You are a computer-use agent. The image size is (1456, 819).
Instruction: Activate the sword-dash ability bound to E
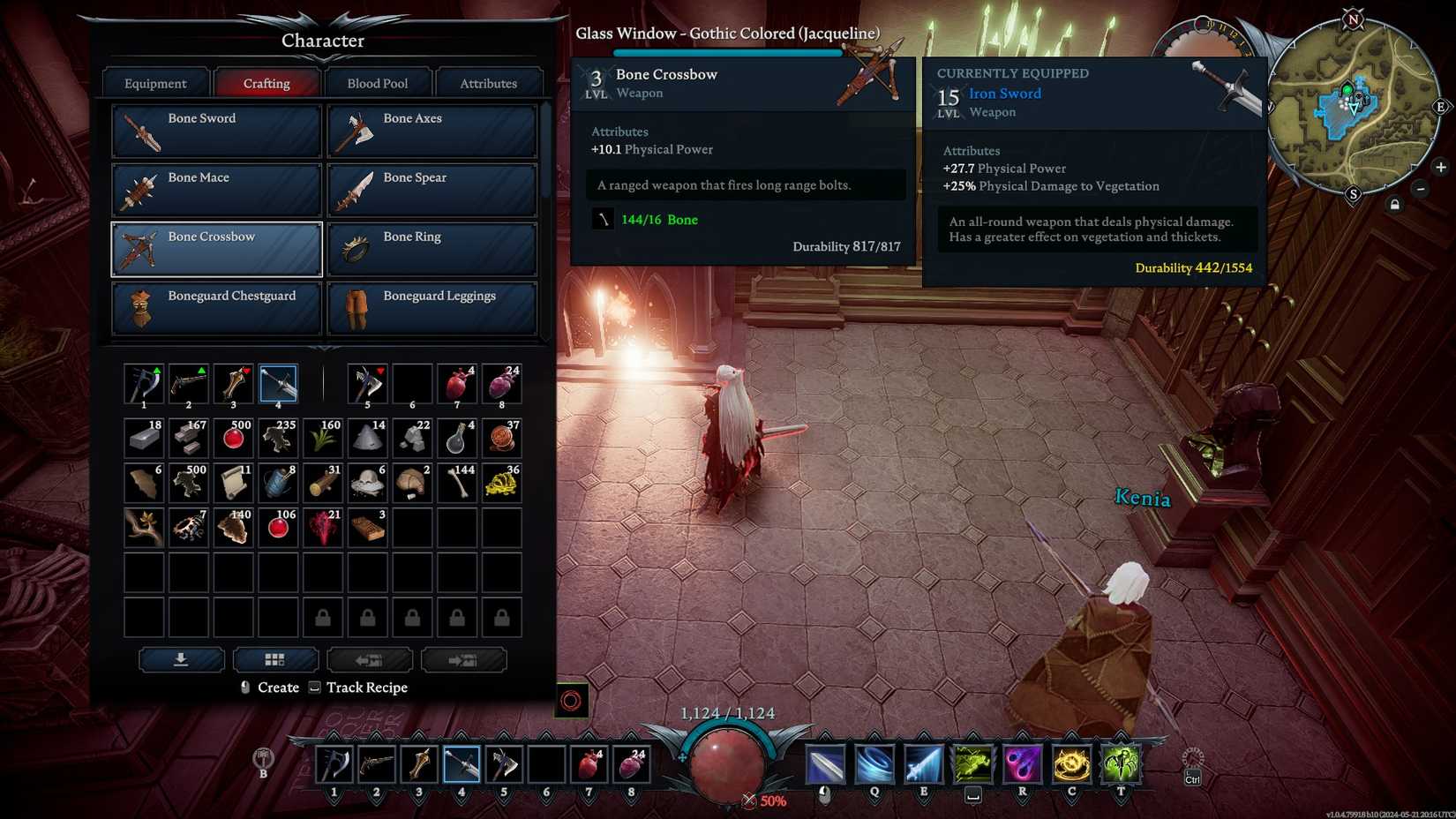923,763
